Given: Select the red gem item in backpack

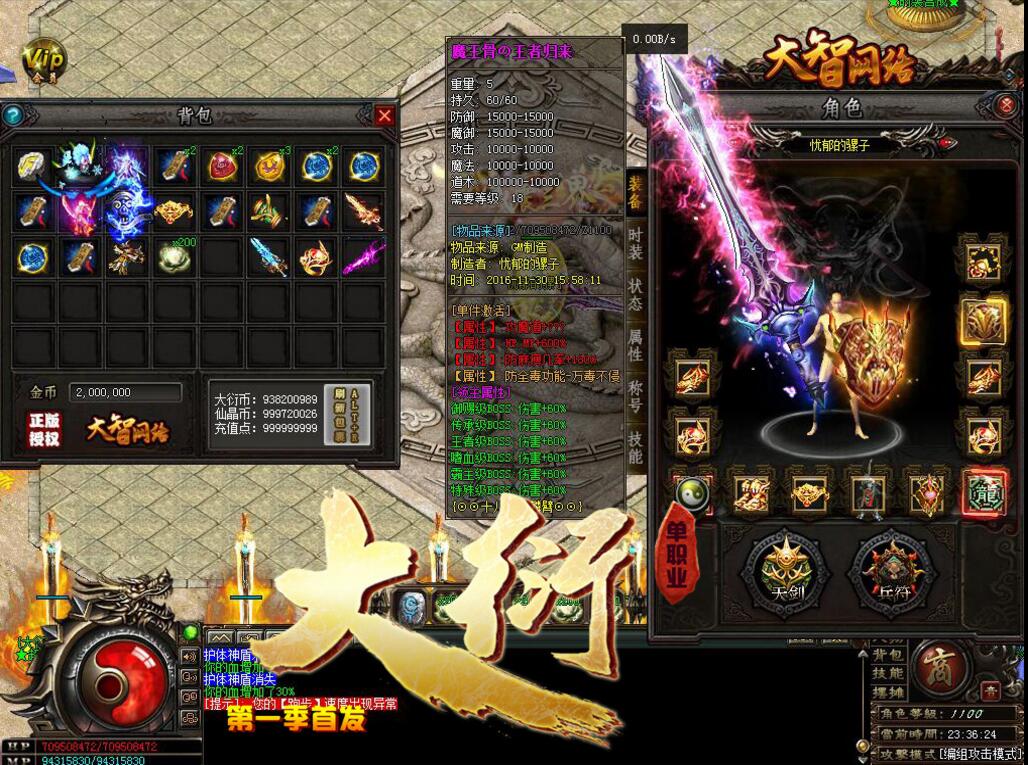Looking at the screenshot, I should 222,166.
